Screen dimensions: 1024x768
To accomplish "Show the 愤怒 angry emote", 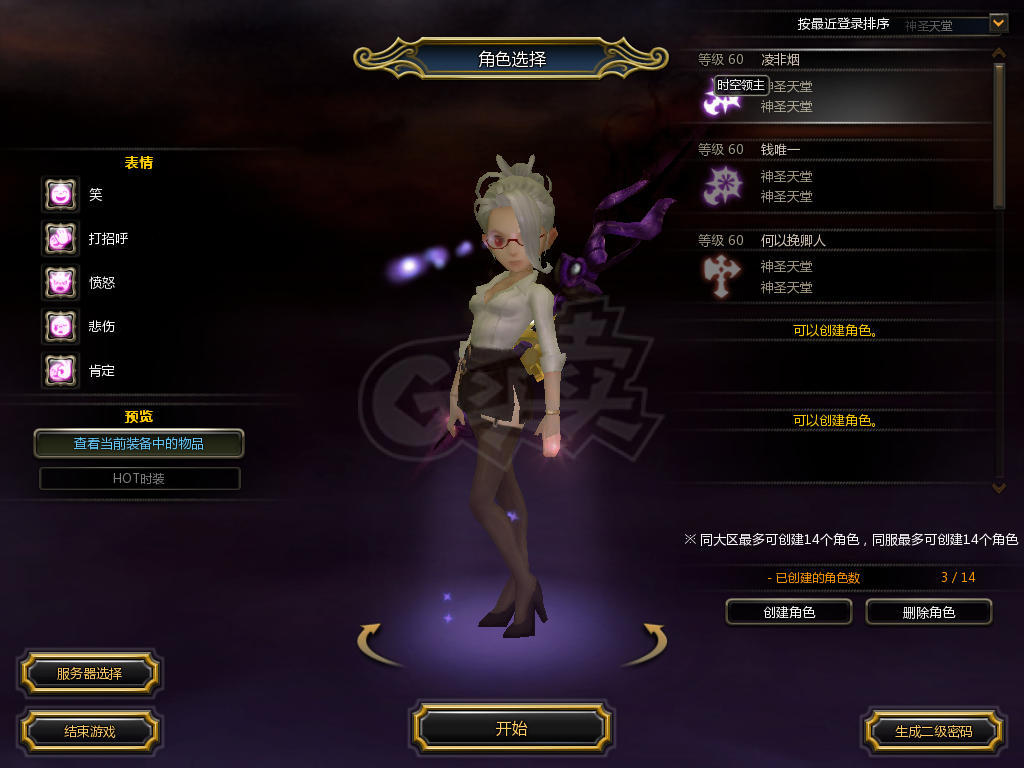I will click(60, 283).
